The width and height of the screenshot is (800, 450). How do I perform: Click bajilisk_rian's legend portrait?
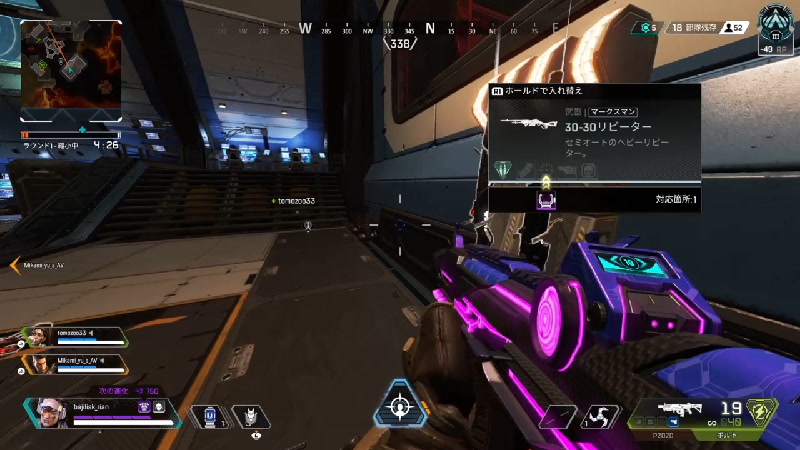tap(48, 413)
